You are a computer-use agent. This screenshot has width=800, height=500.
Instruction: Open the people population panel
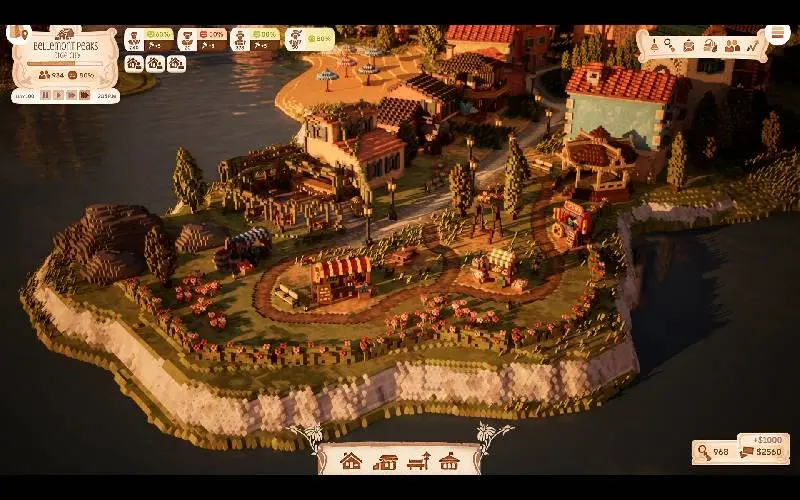(732, 45)
